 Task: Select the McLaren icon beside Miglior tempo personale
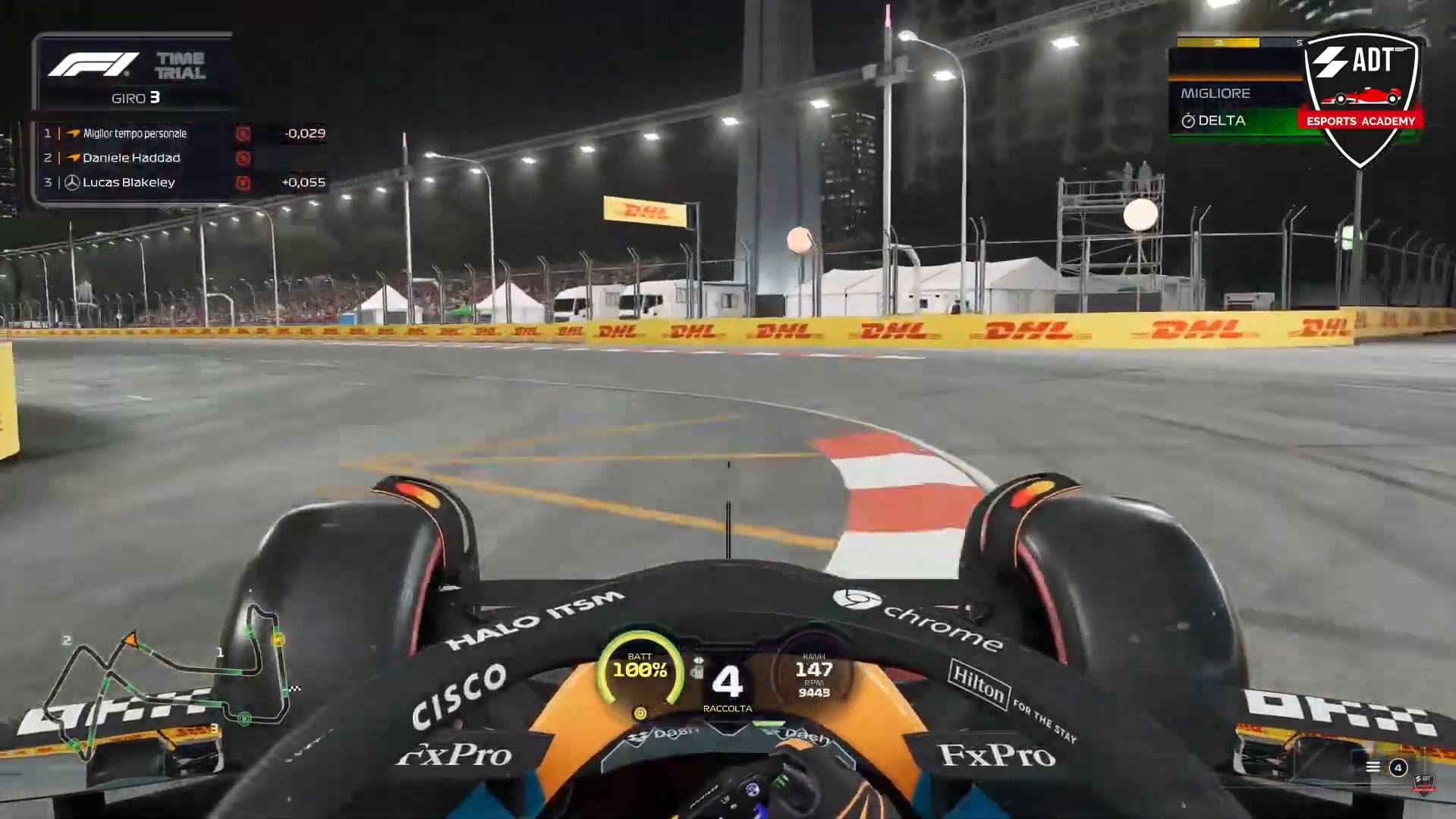pos(74,134)
